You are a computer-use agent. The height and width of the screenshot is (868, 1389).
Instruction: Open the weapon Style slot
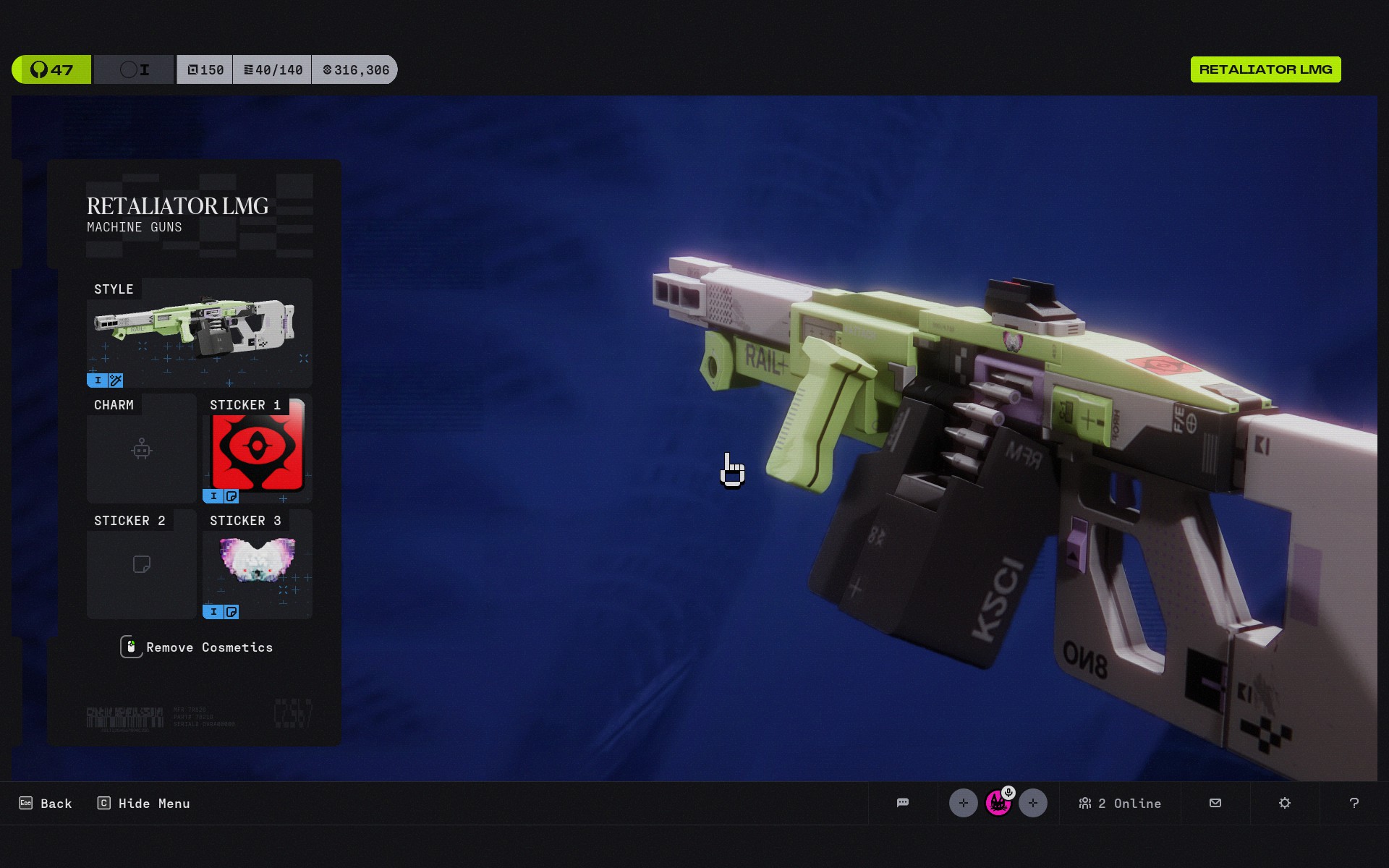point(199,333)
